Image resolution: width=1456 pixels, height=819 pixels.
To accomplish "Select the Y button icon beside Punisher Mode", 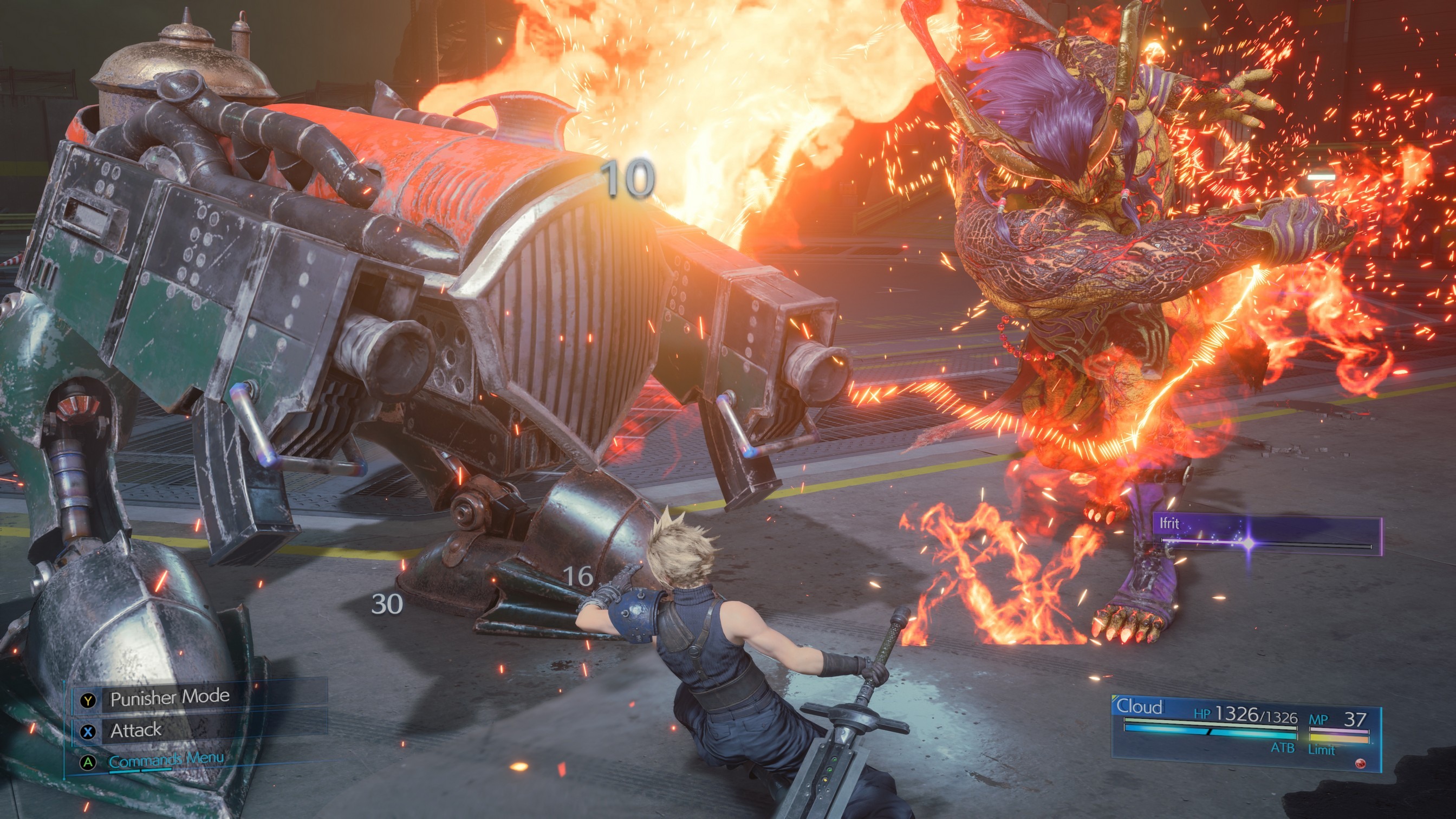I will [88, 702].
